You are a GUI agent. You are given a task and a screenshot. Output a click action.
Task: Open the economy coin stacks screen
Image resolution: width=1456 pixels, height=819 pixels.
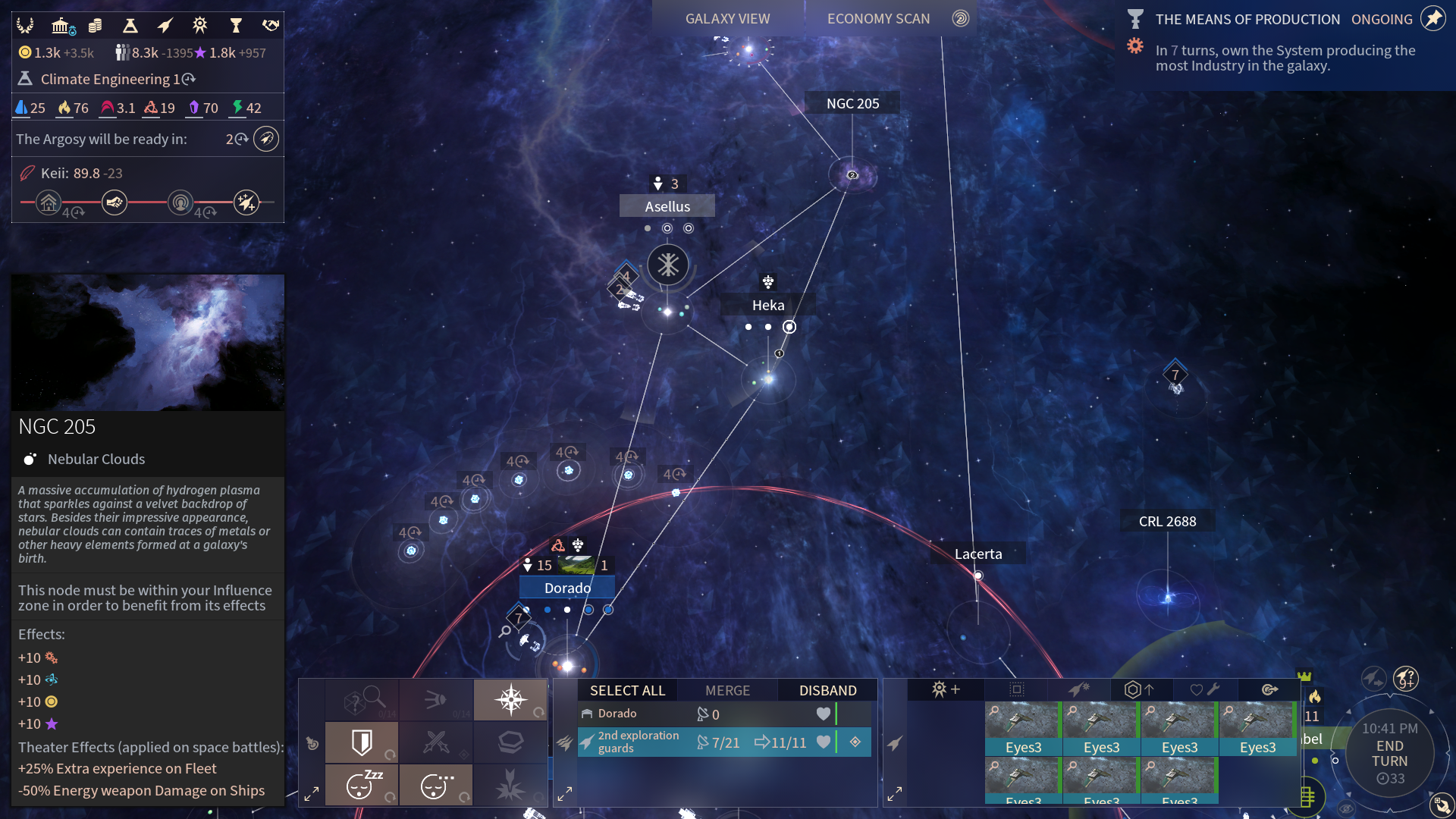pyautogui.click(x=95, y=27)
